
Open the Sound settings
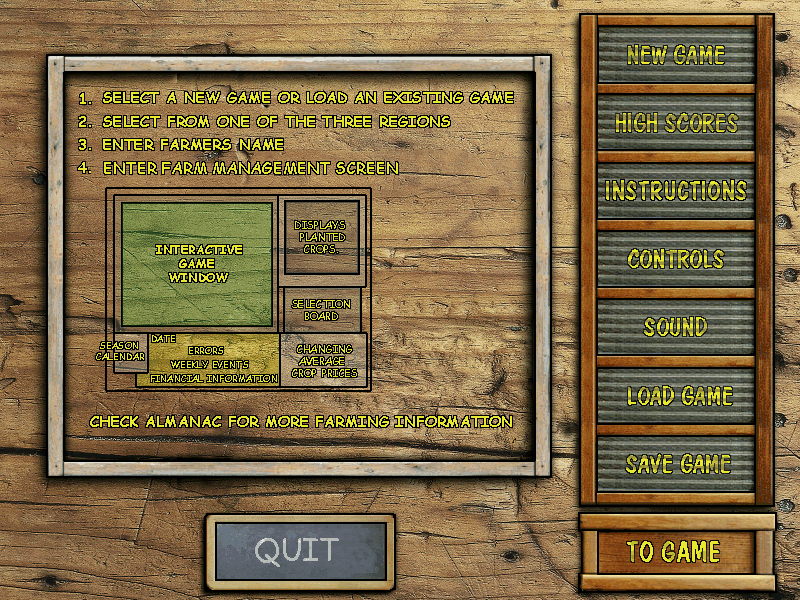point(676,327)
